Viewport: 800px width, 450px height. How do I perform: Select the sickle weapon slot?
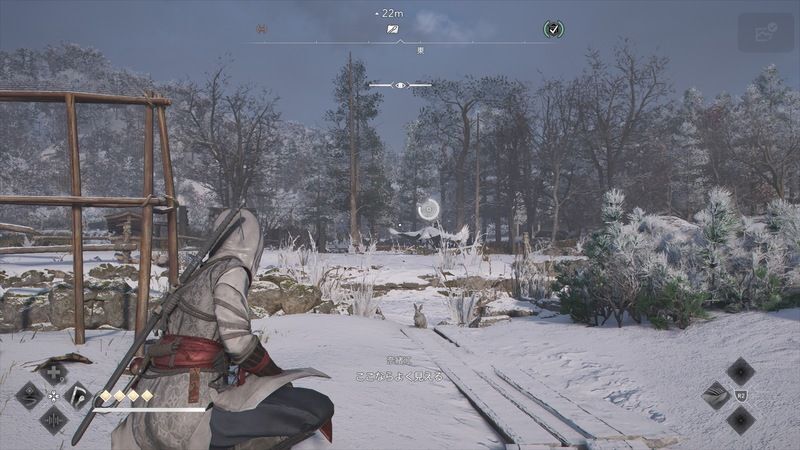point(78,395)
